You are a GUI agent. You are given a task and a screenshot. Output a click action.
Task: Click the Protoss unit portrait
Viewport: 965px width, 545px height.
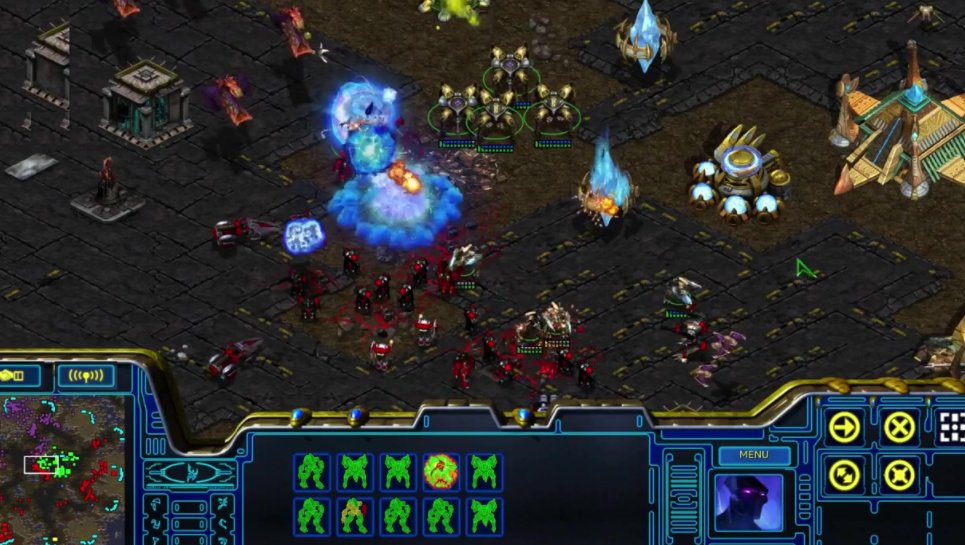tap(748, 504)
